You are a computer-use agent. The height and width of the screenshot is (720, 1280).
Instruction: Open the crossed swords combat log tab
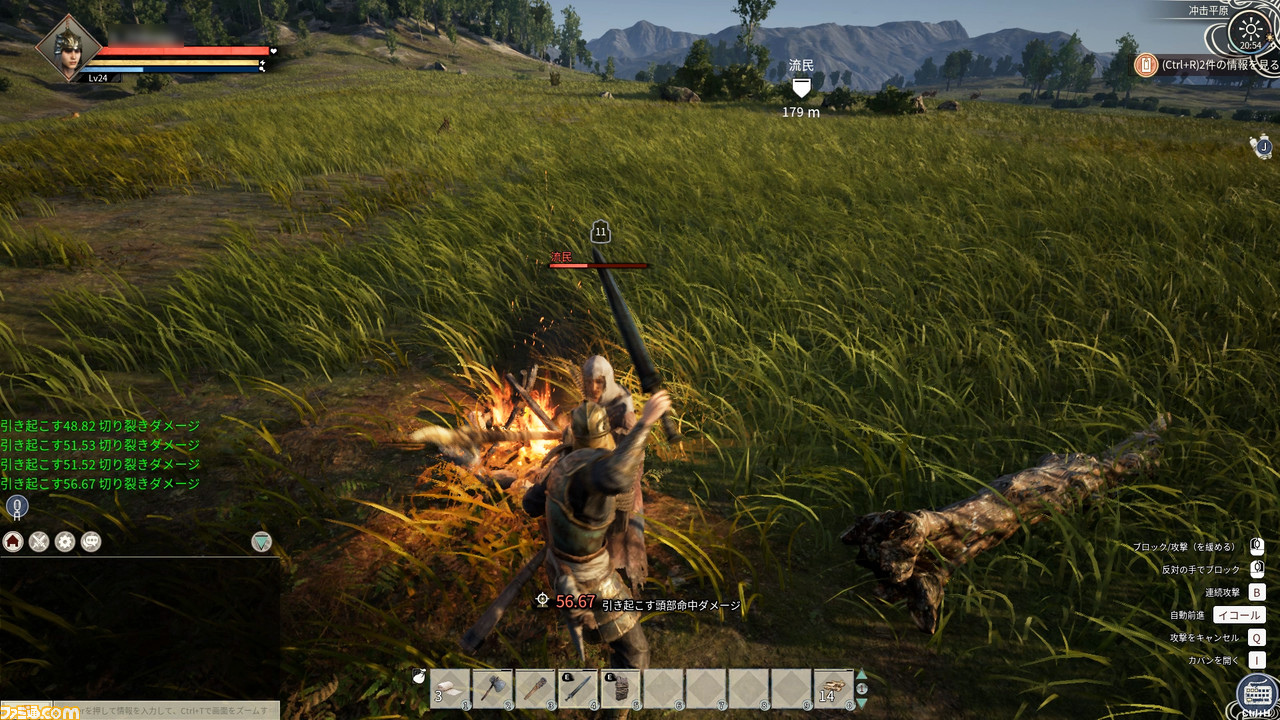tap(39, 542)
